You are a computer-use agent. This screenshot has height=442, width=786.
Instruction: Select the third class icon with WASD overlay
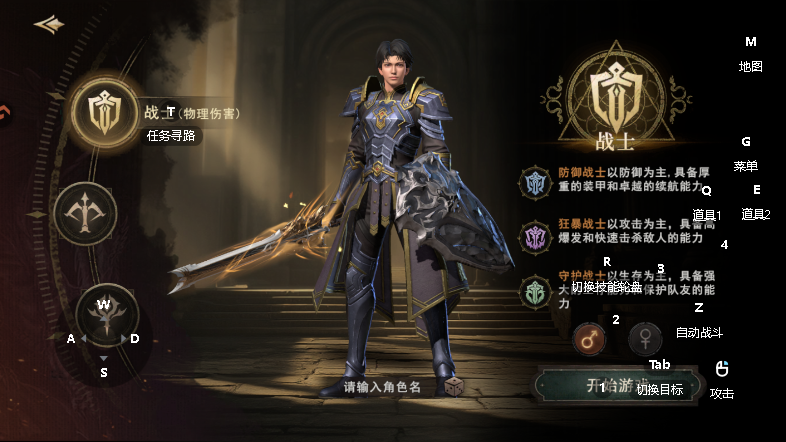point(104,317)
